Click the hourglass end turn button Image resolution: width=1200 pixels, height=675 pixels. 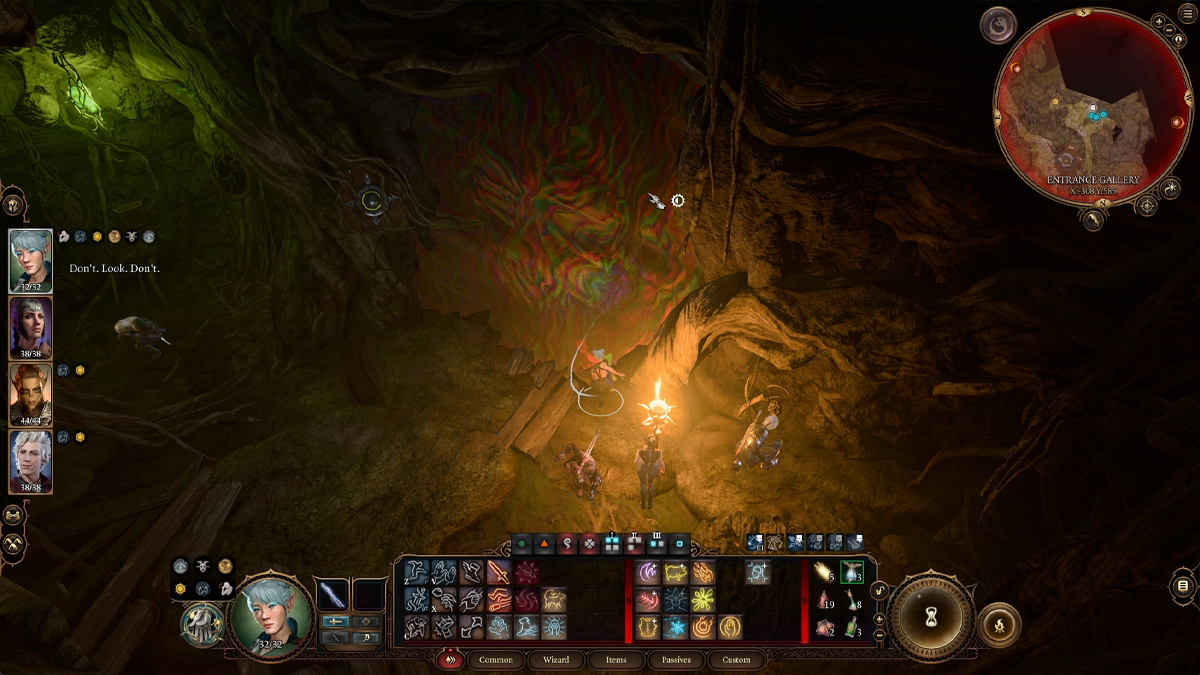click(x=931, y=616)
